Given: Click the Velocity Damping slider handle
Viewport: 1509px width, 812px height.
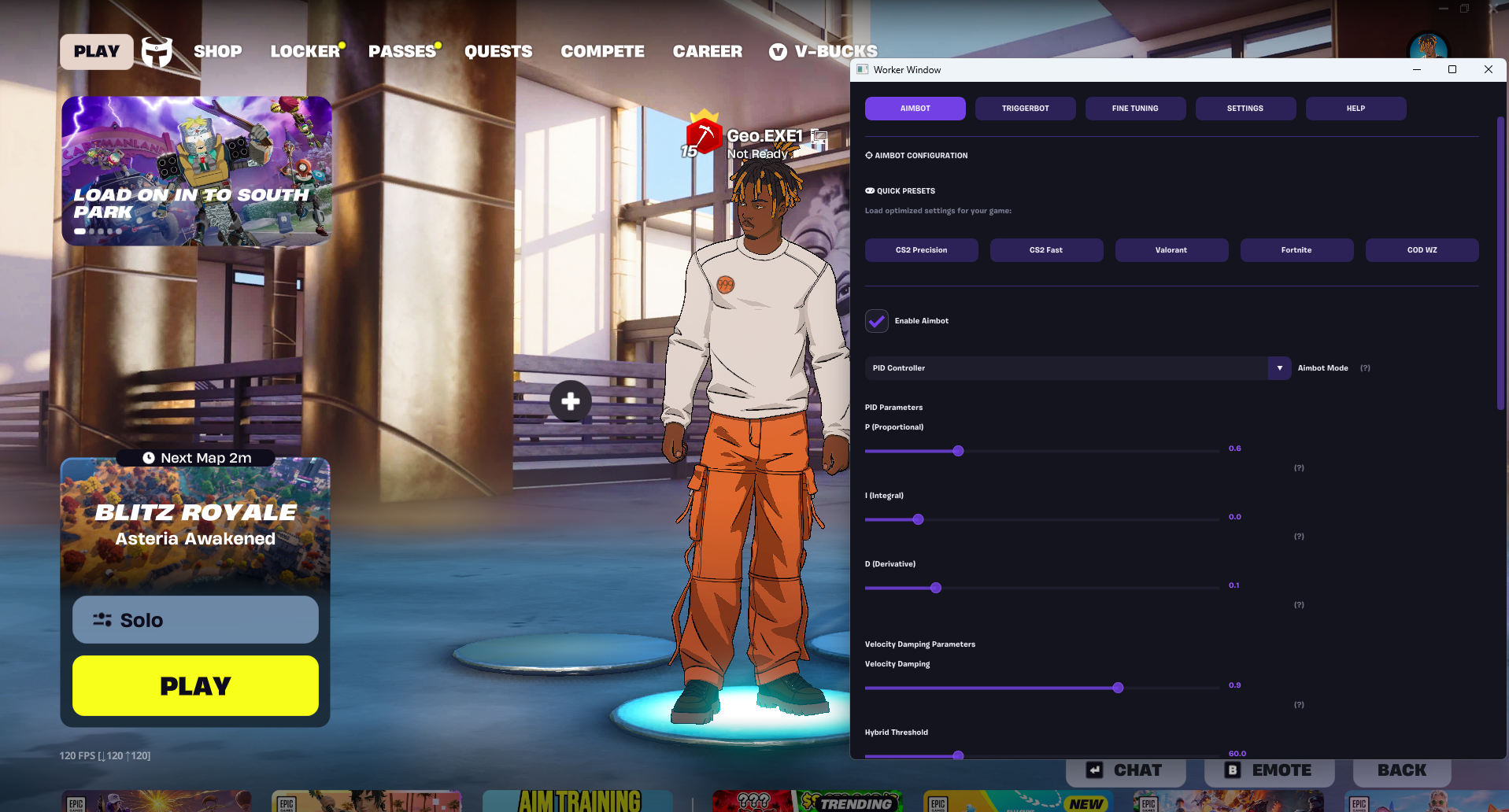Looking at the screenshot, I should click(x=1118, y=687).
